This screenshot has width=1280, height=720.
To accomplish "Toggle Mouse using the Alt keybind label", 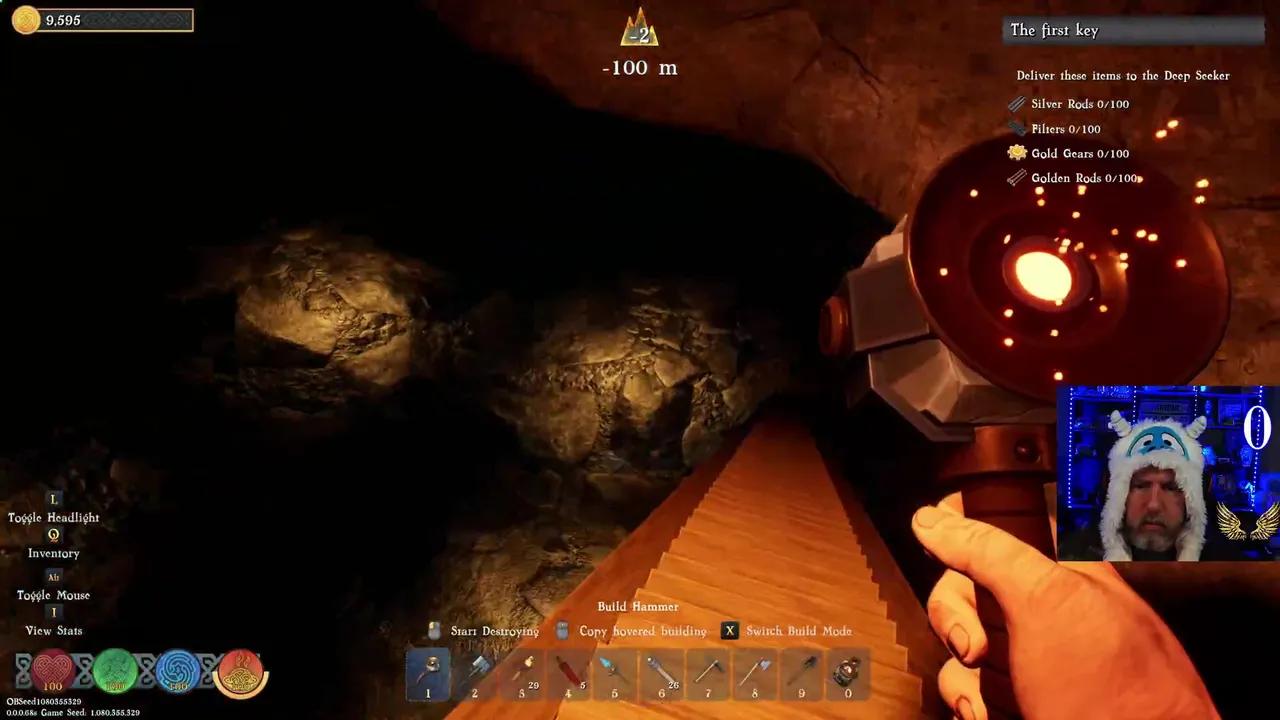I will [53, 577].
